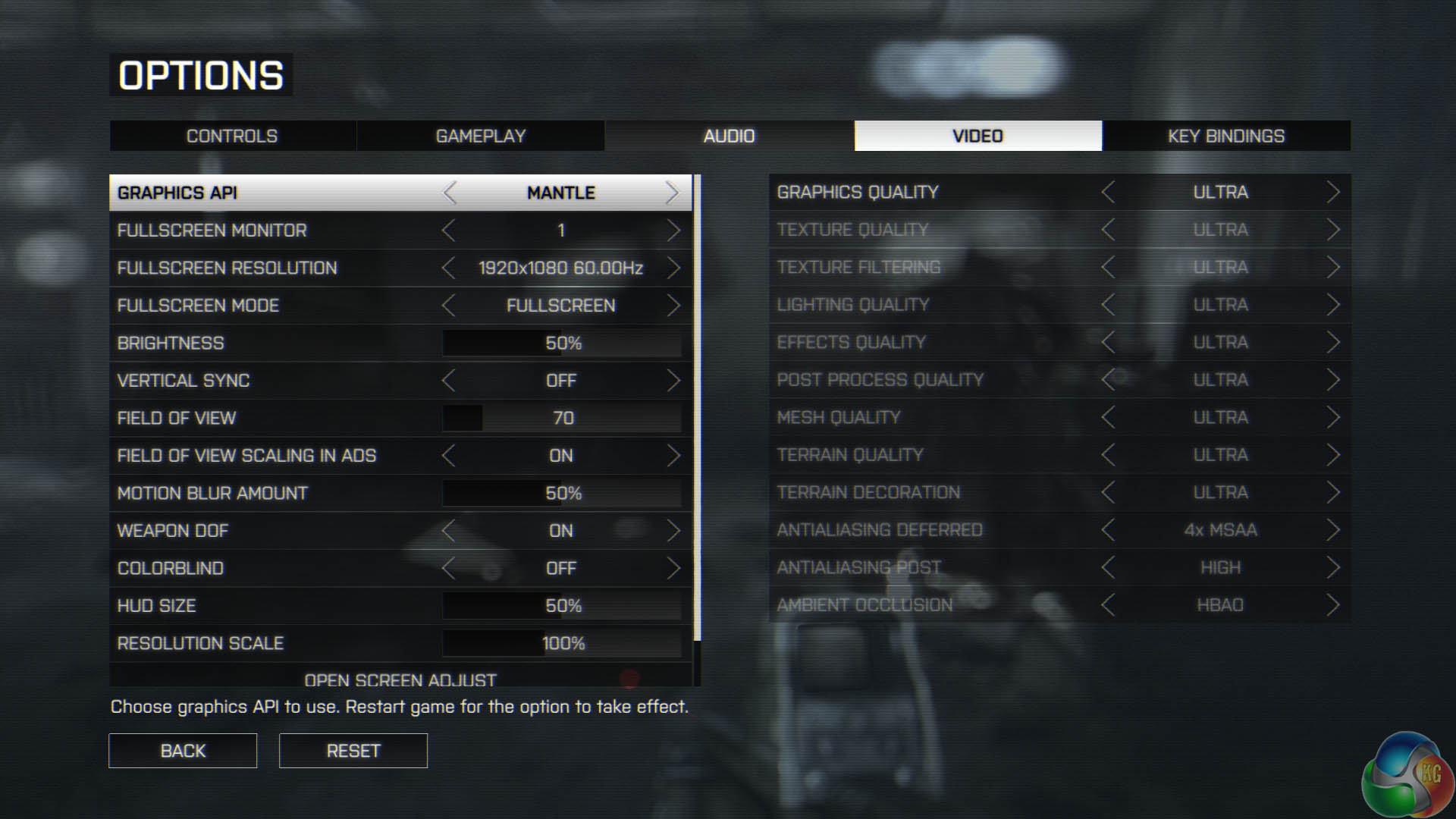The height and width of the screenshot is (819, 1456).
Task: Click the Resolution Scale slider
Action: [562, 643]
